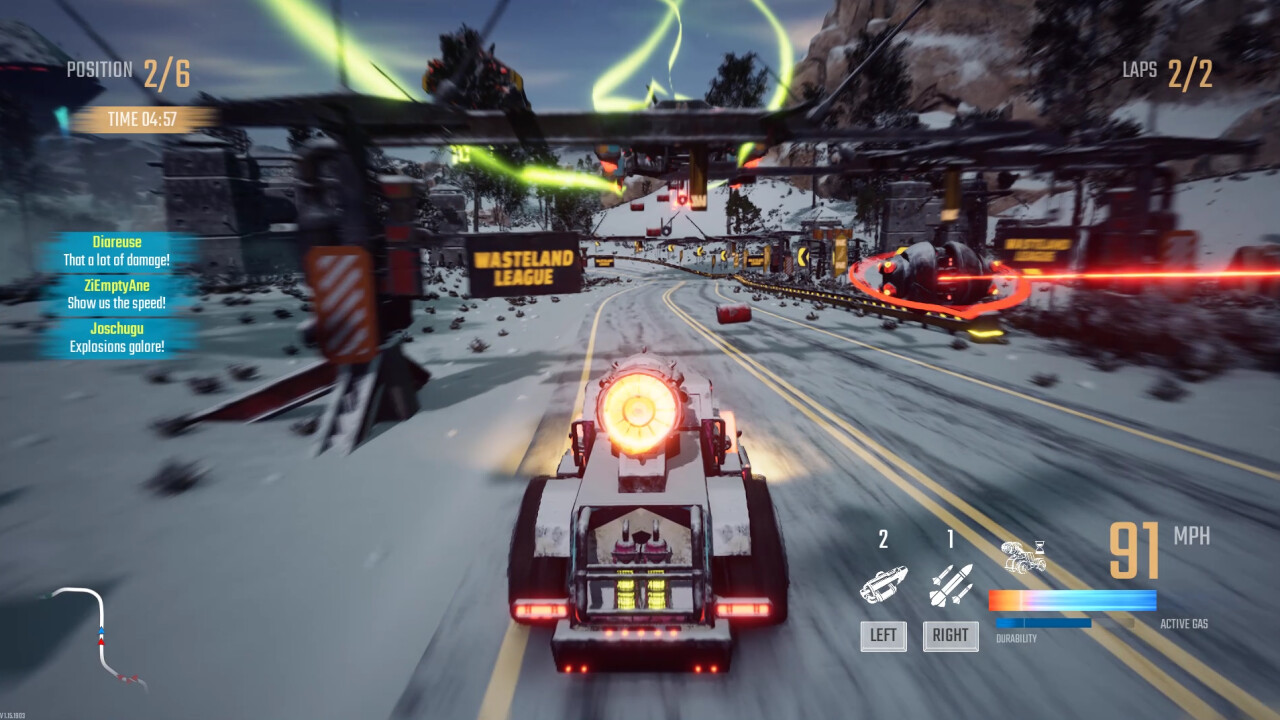
Task: Select Diareuse's chat message
Action: point(117,251)
